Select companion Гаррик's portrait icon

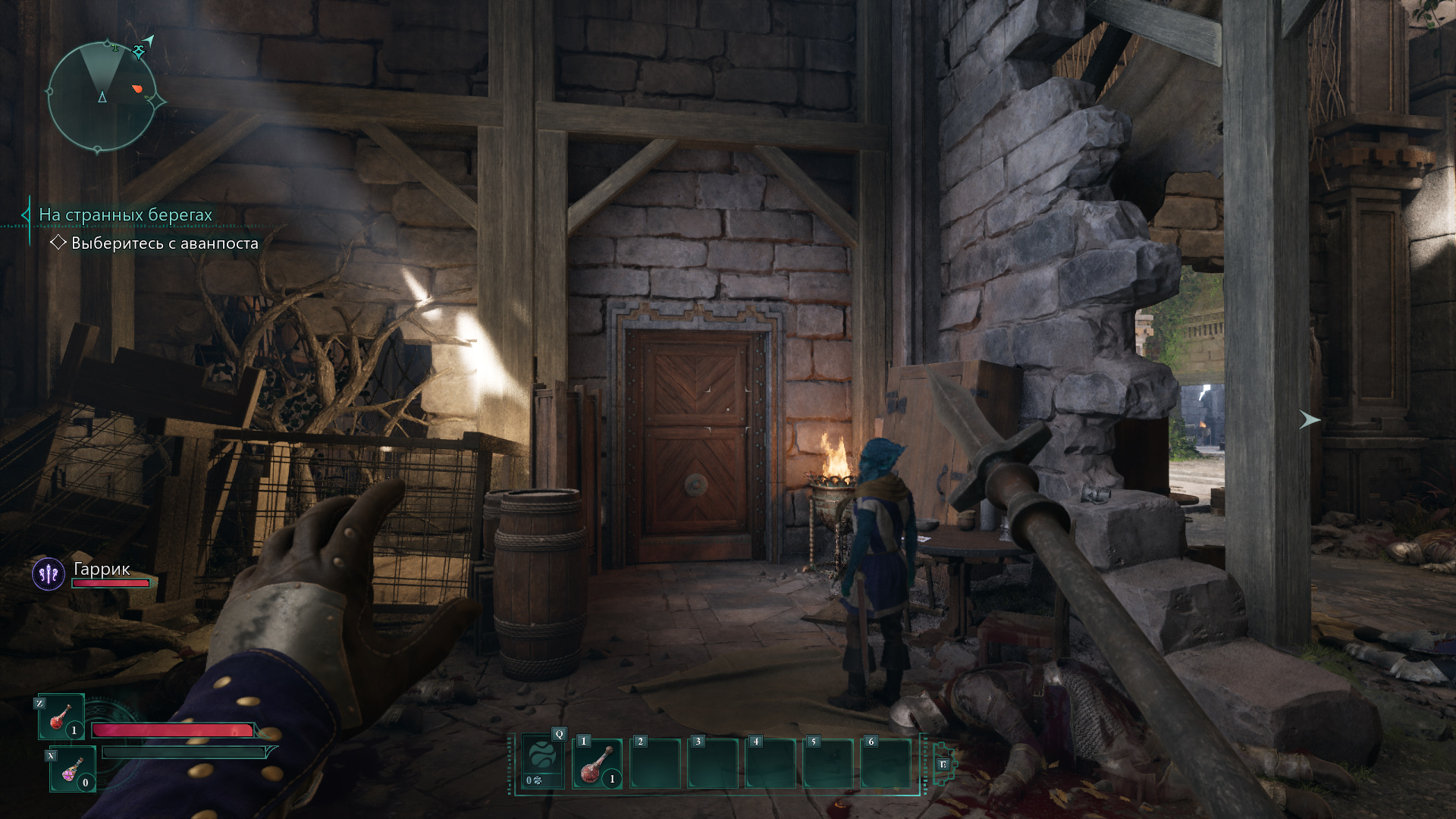click(x=49, y=574)
